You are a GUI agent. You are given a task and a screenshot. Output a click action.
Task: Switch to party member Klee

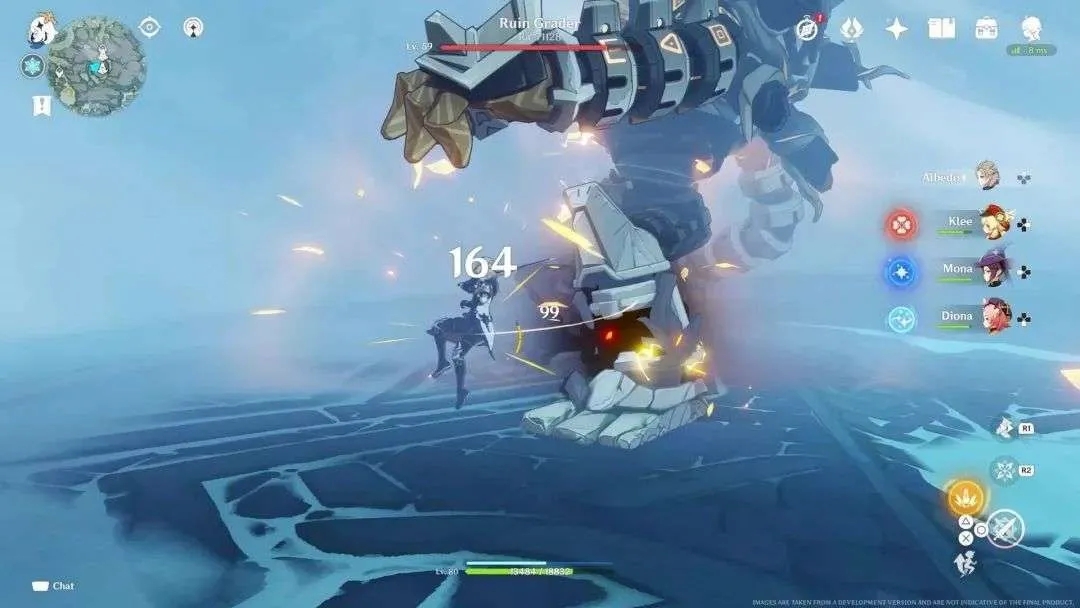coord(994,222)
